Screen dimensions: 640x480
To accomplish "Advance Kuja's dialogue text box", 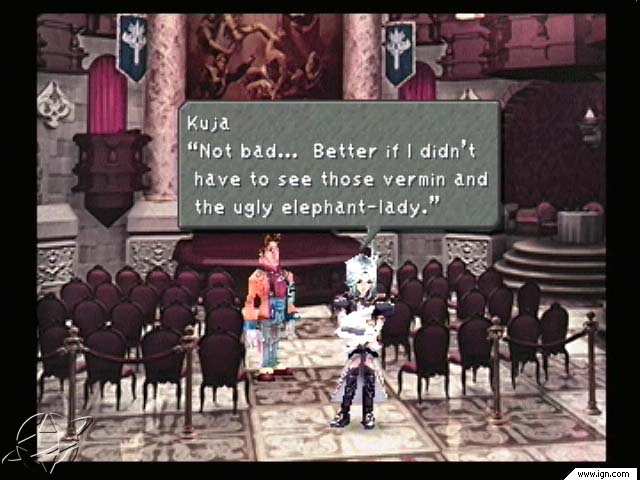I will [x=338, y=165].
